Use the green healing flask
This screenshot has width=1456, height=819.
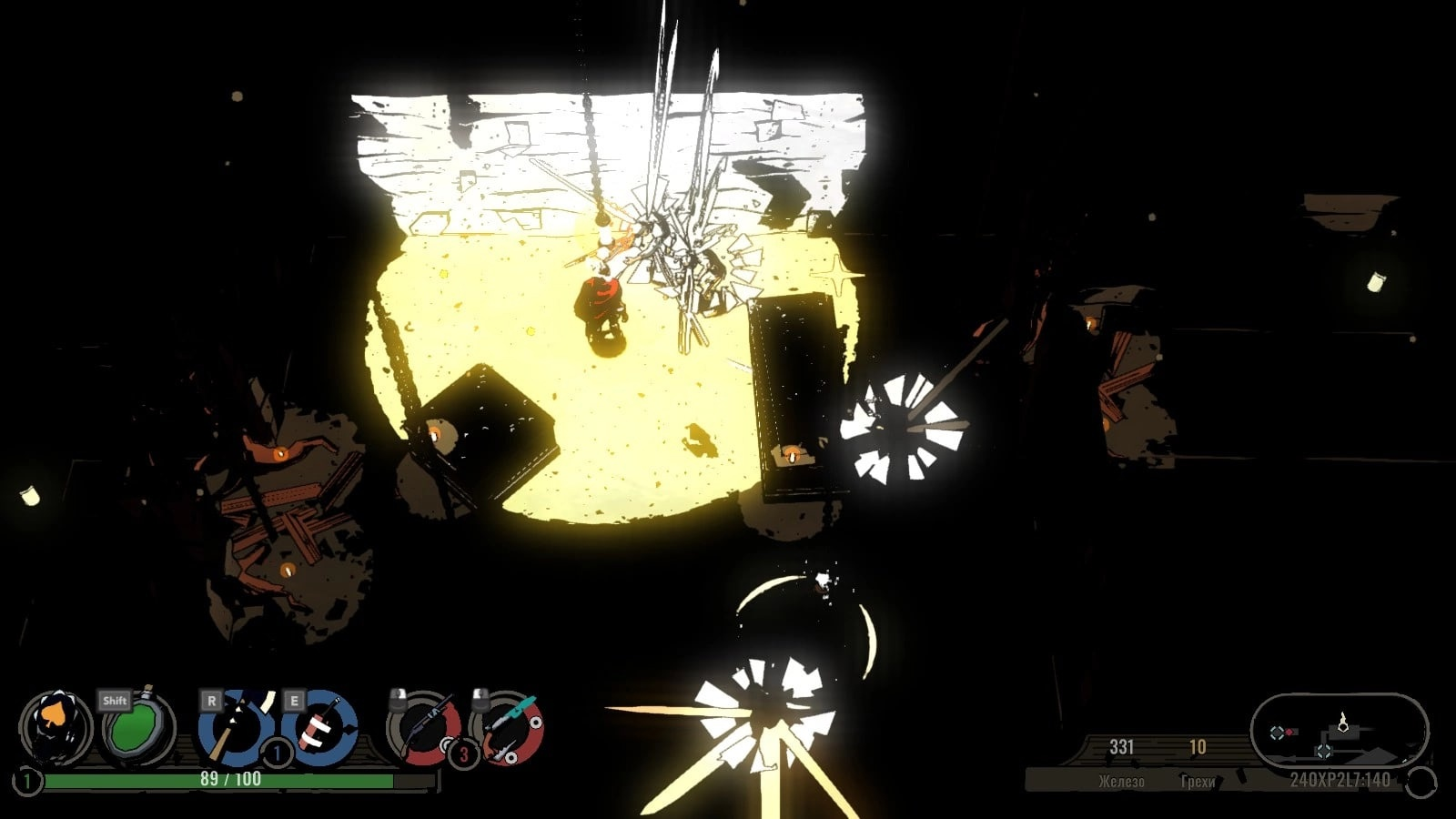pos(136,730)
